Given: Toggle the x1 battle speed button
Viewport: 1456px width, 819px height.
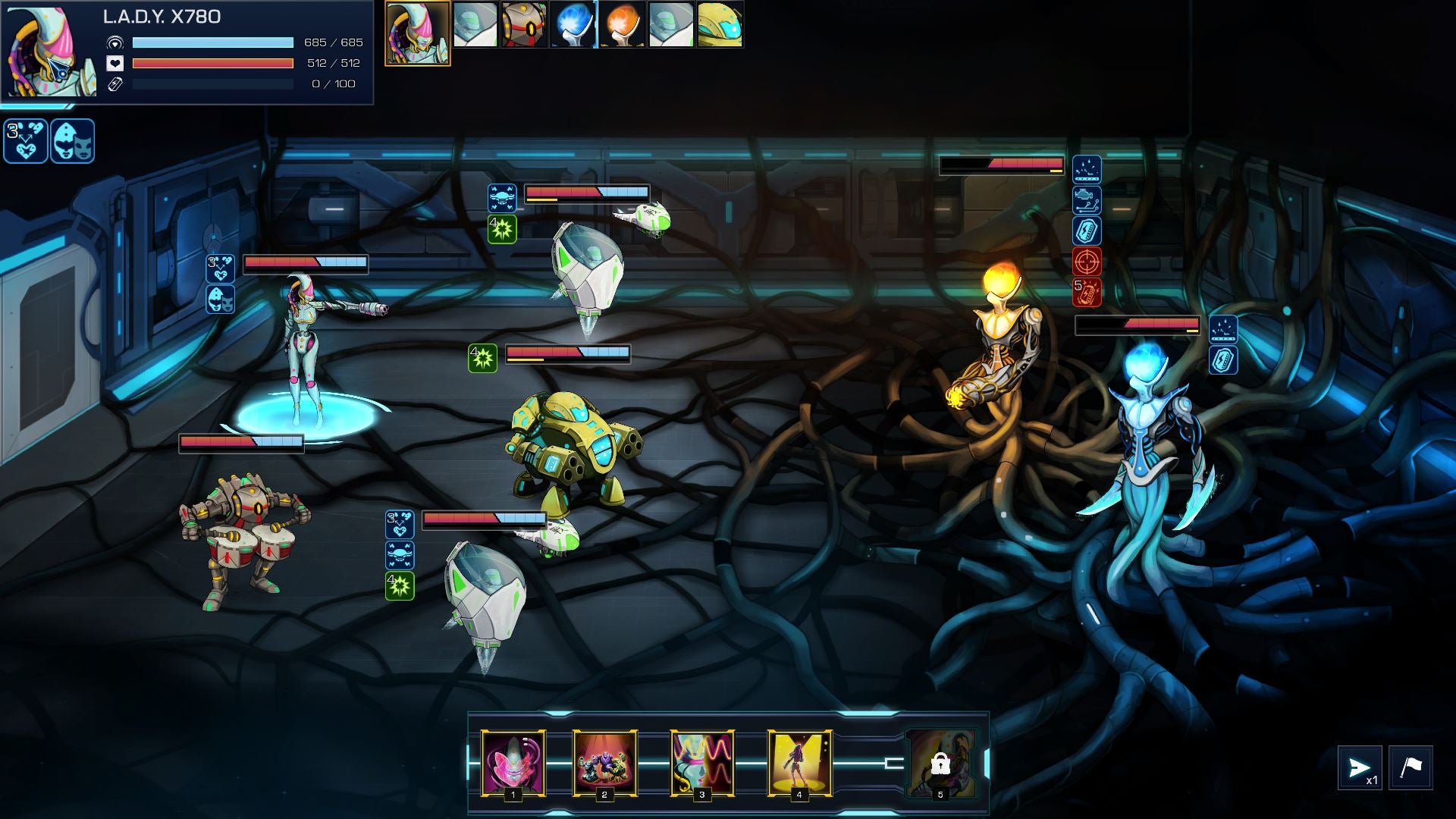Looking at the screenshot, I should [1360, 768].
